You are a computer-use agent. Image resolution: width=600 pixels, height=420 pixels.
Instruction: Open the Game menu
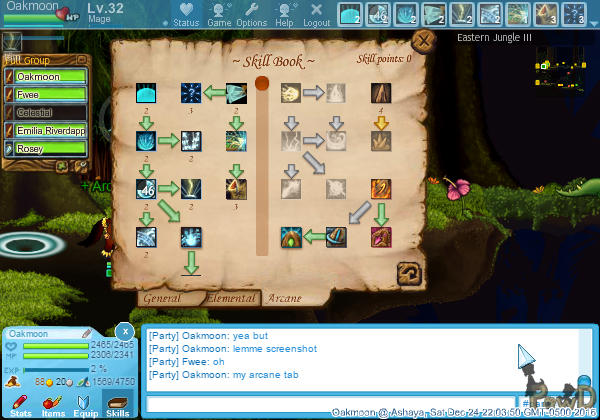[219, 15]
